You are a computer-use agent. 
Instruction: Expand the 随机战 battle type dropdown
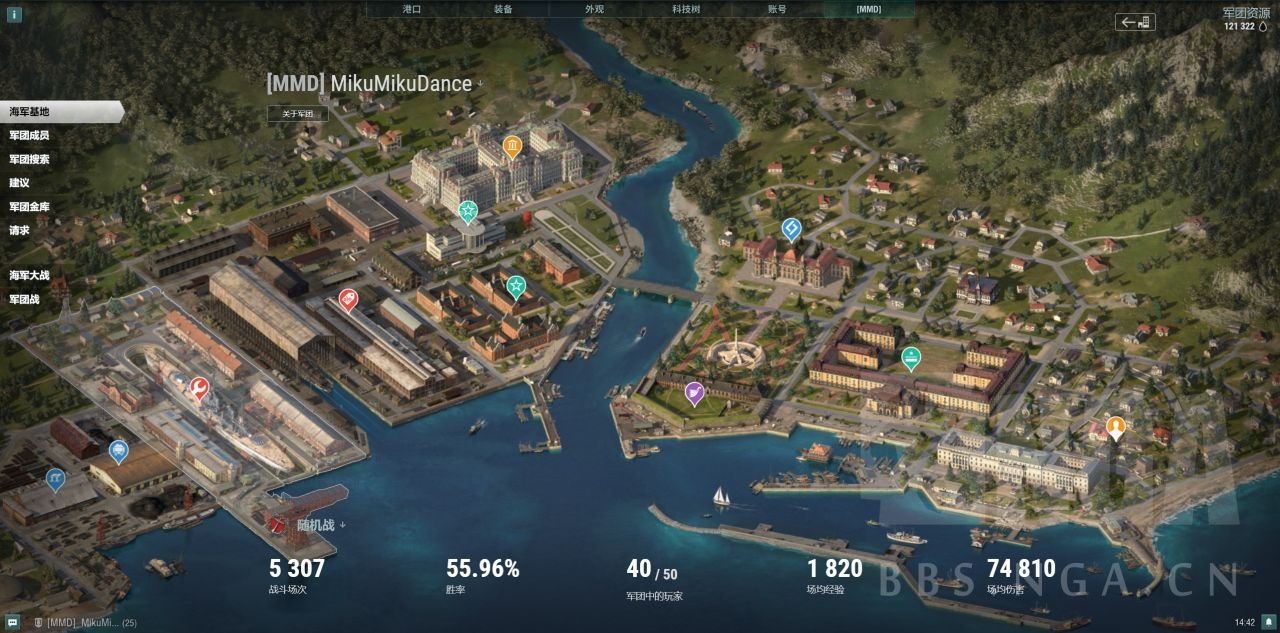320,524
